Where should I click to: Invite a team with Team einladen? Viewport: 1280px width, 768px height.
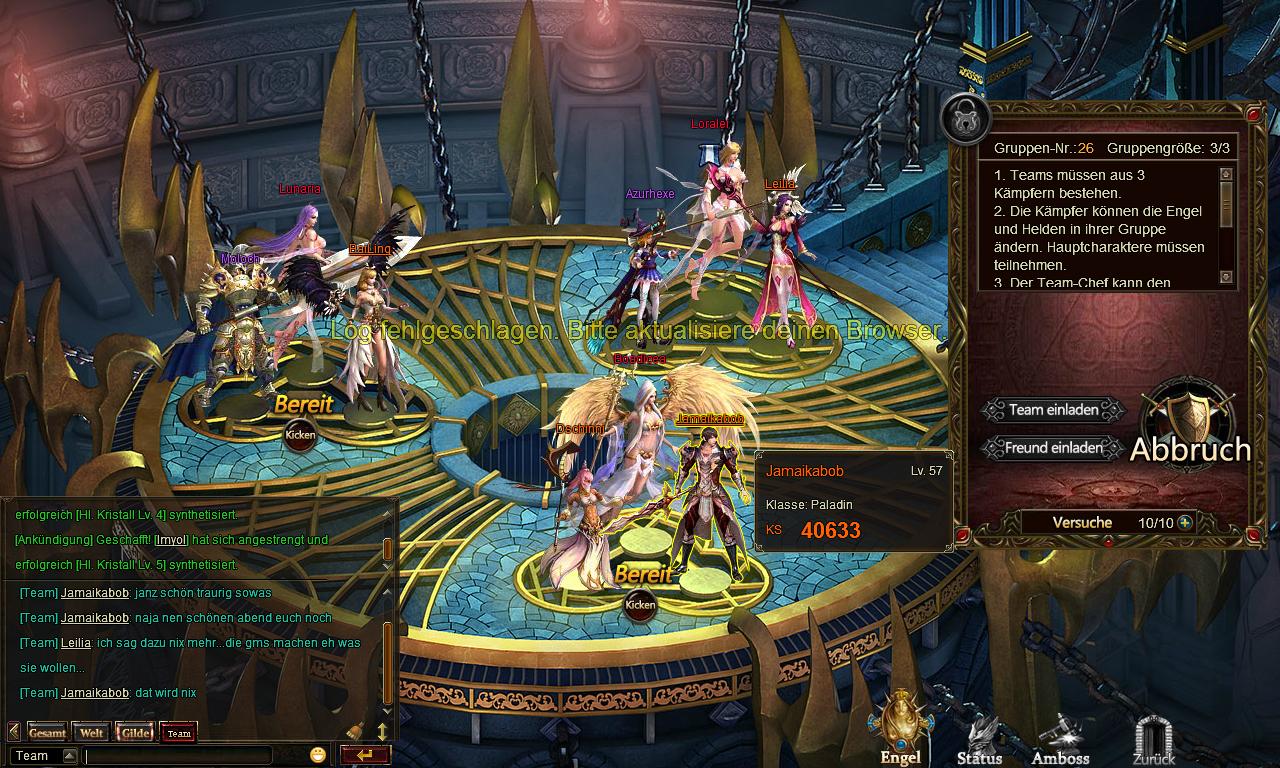[1053, 410]
